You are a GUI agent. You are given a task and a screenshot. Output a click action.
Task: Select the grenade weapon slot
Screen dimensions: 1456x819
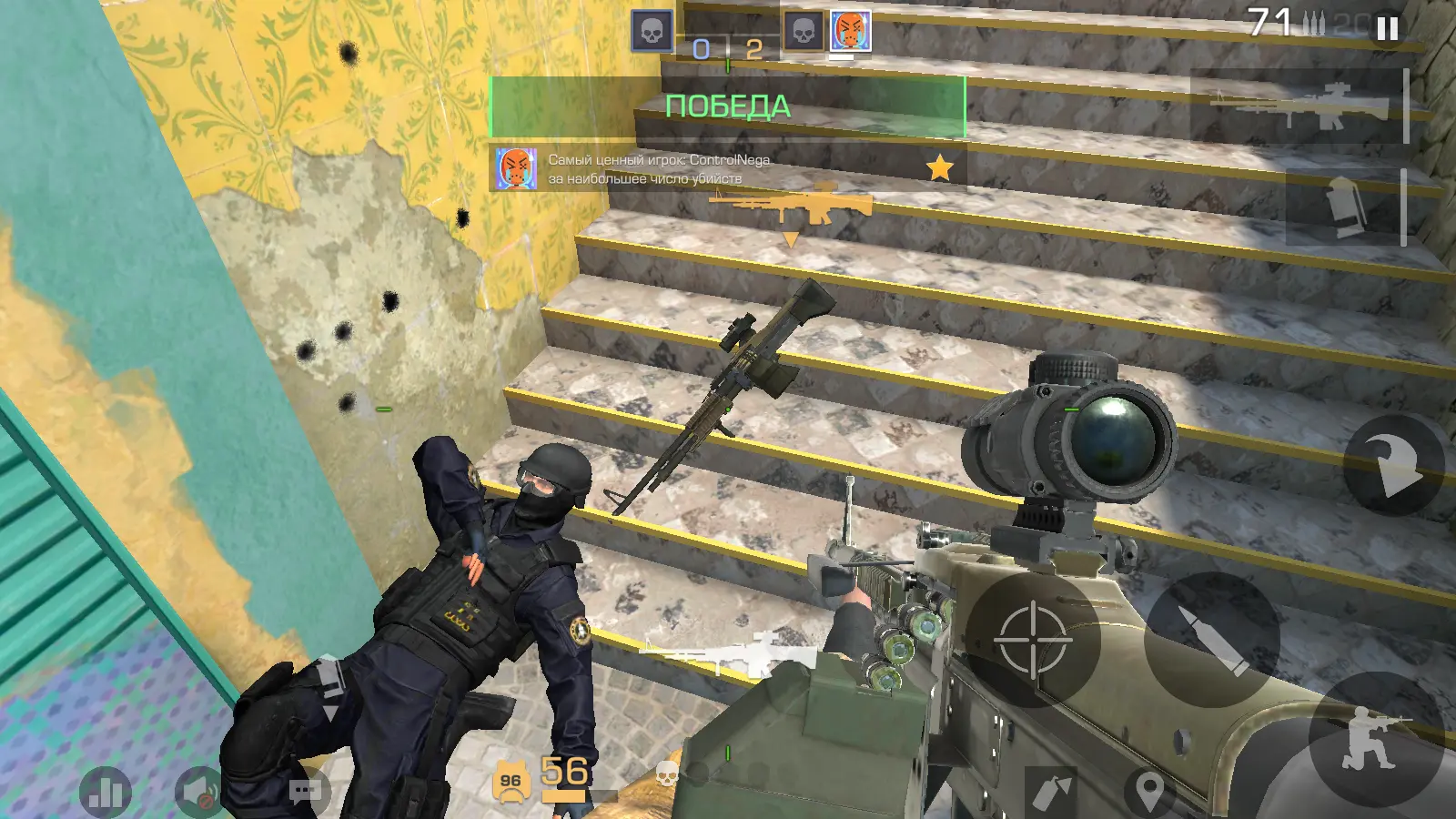click(x=1344, y=207)
